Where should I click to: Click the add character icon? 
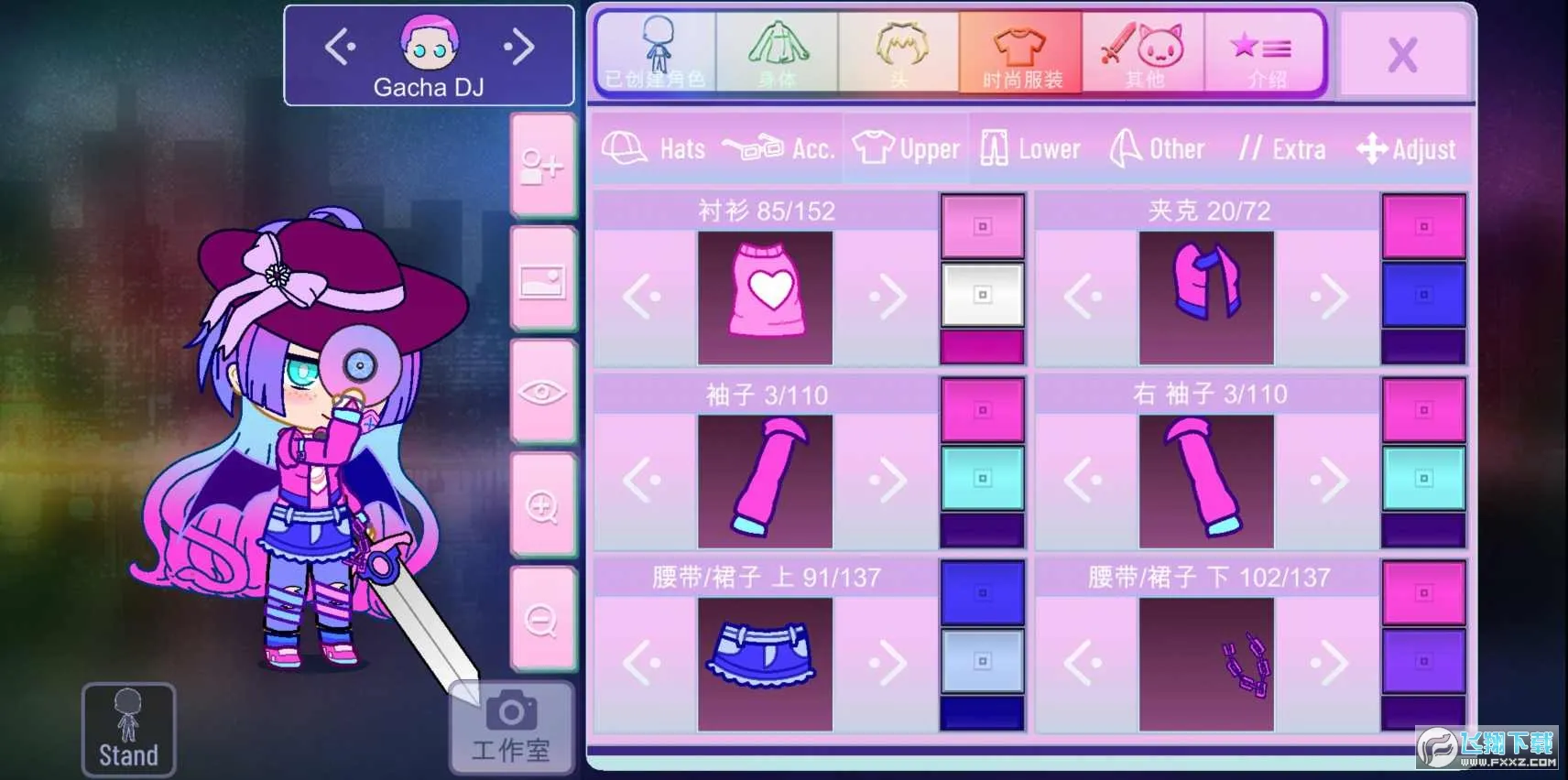(542, 167)
